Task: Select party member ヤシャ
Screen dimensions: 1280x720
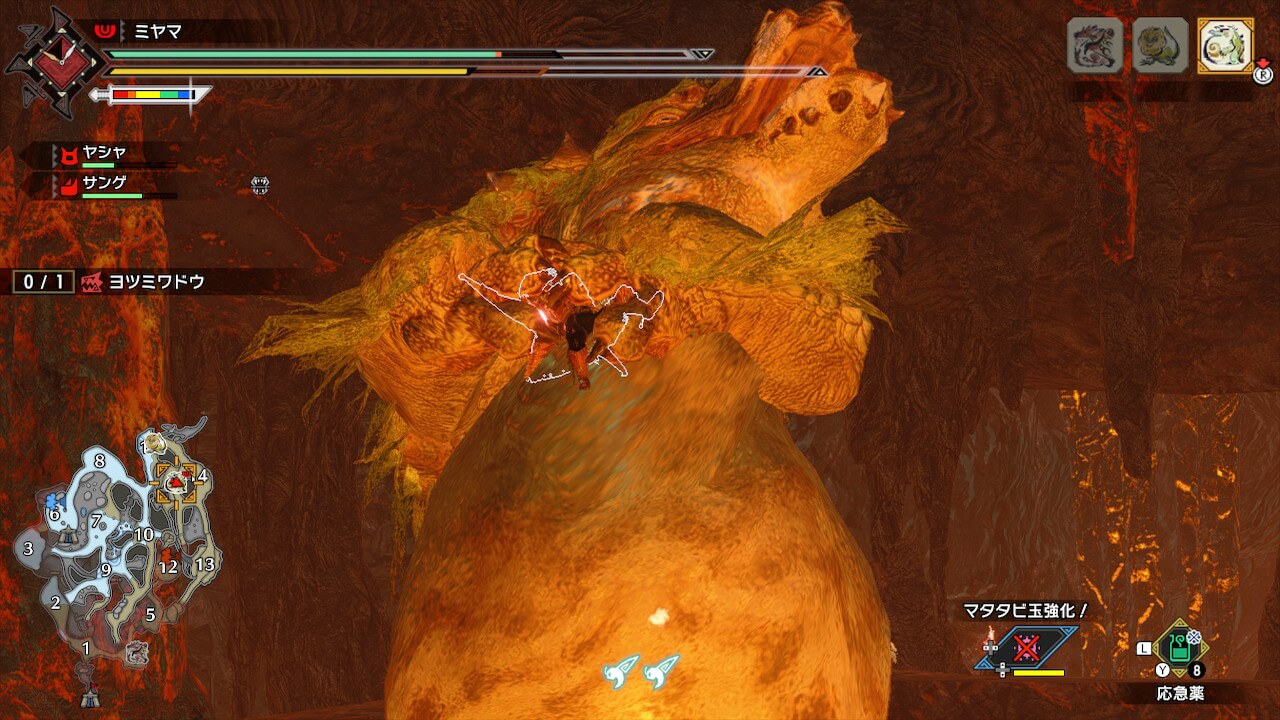Action: pyautogui.click(x=103, y=154)
